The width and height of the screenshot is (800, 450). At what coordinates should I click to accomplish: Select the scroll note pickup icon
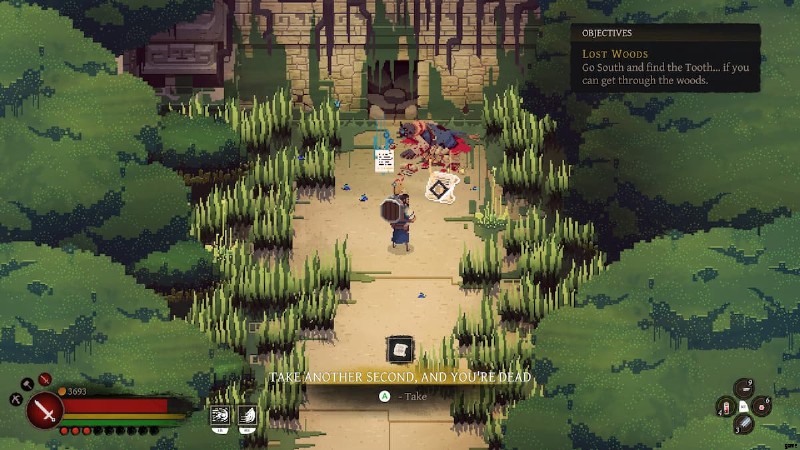point(400,350)
